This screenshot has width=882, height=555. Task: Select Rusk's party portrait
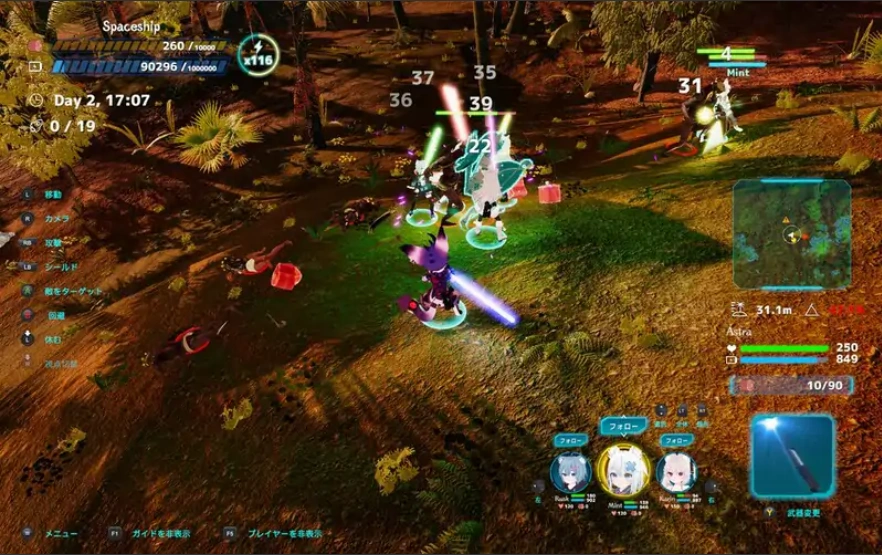570,472
